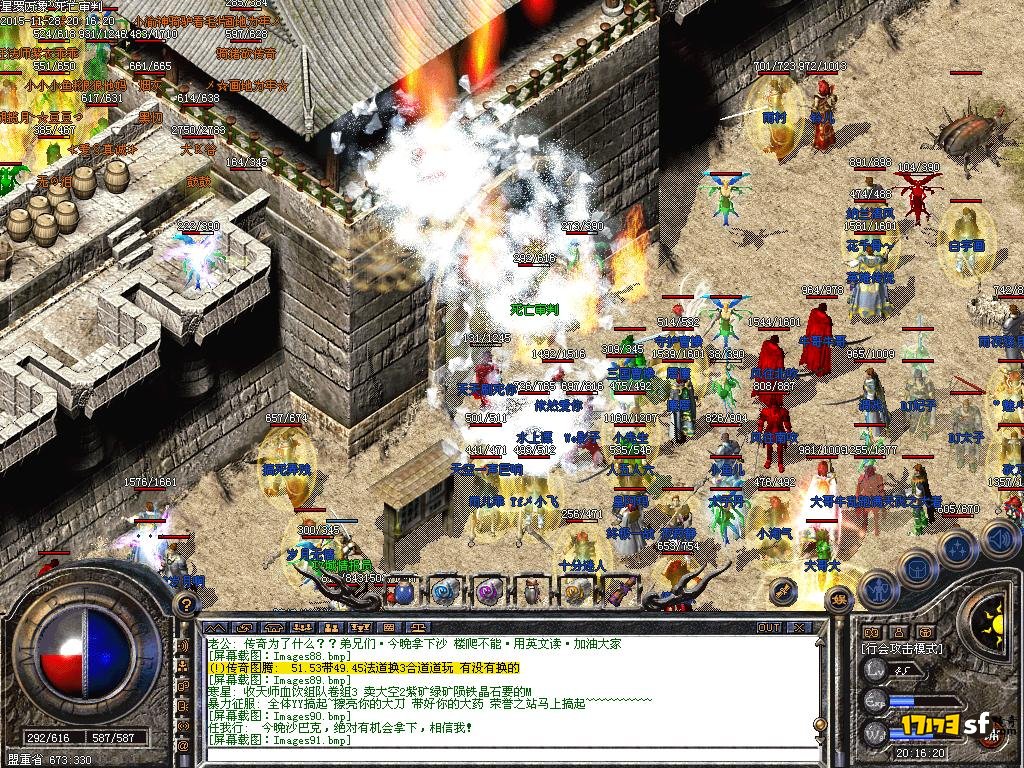
Task: Click the OUT button above chat
Action: [x=768, y=627]
